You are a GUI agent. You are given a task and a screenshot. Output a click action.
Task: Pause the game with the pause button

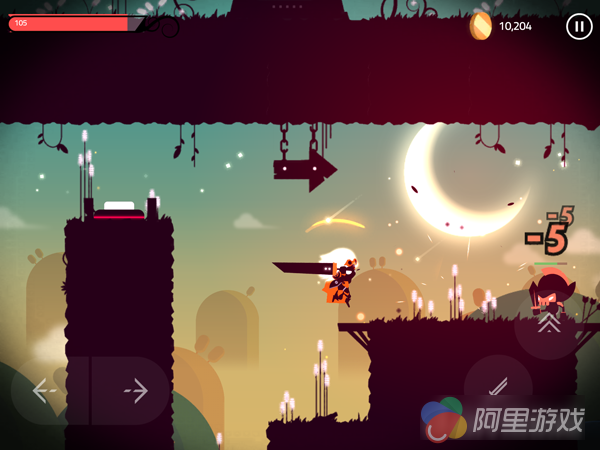(579, 27)
